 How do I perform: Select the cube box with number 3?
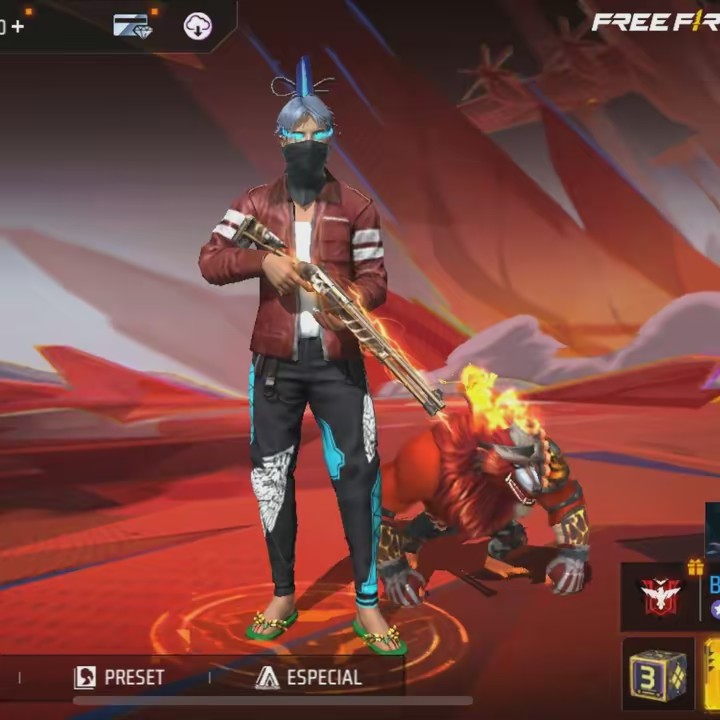click(658, 673)
